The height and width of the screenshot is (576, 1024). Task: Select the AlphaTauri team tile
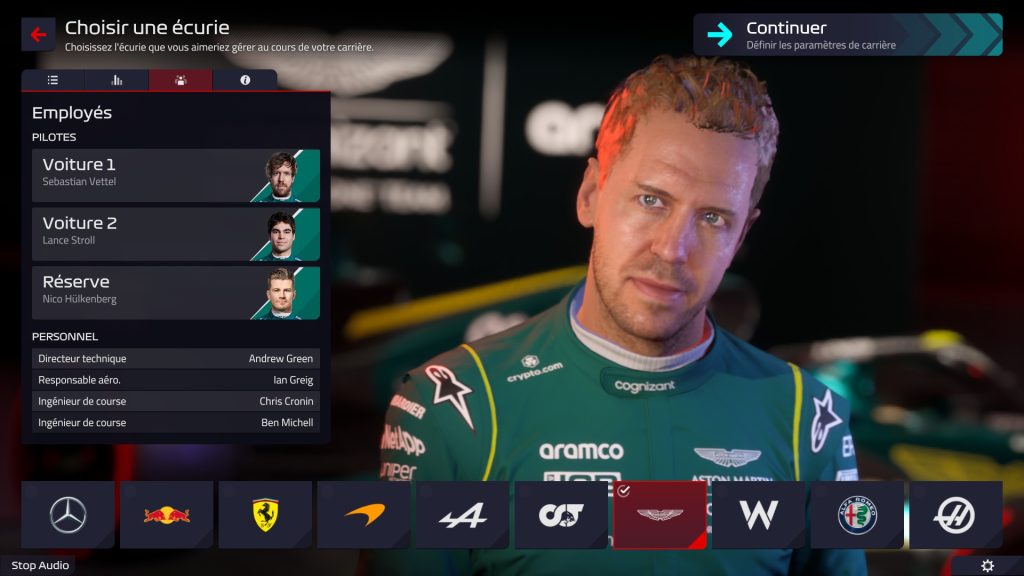(x=561, y=515)
